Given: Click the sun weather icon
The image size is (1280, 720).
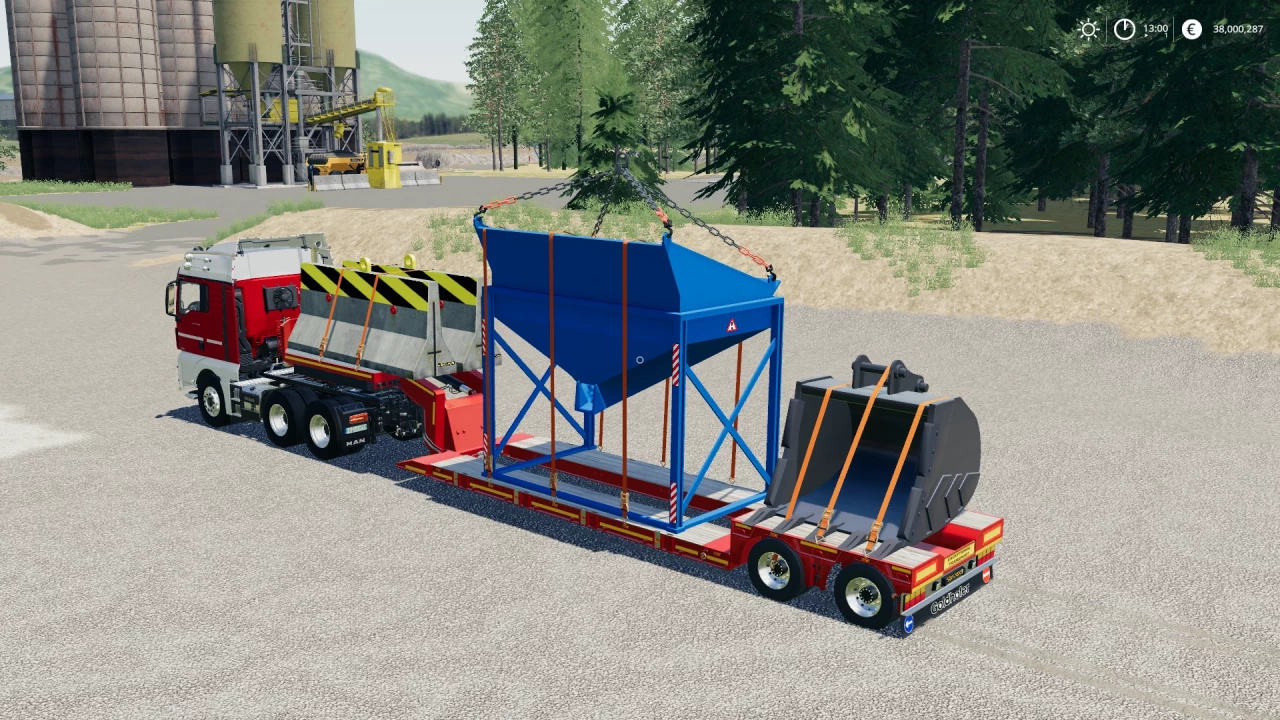Looking at the screenshot, I should (x=1088, y=29).
